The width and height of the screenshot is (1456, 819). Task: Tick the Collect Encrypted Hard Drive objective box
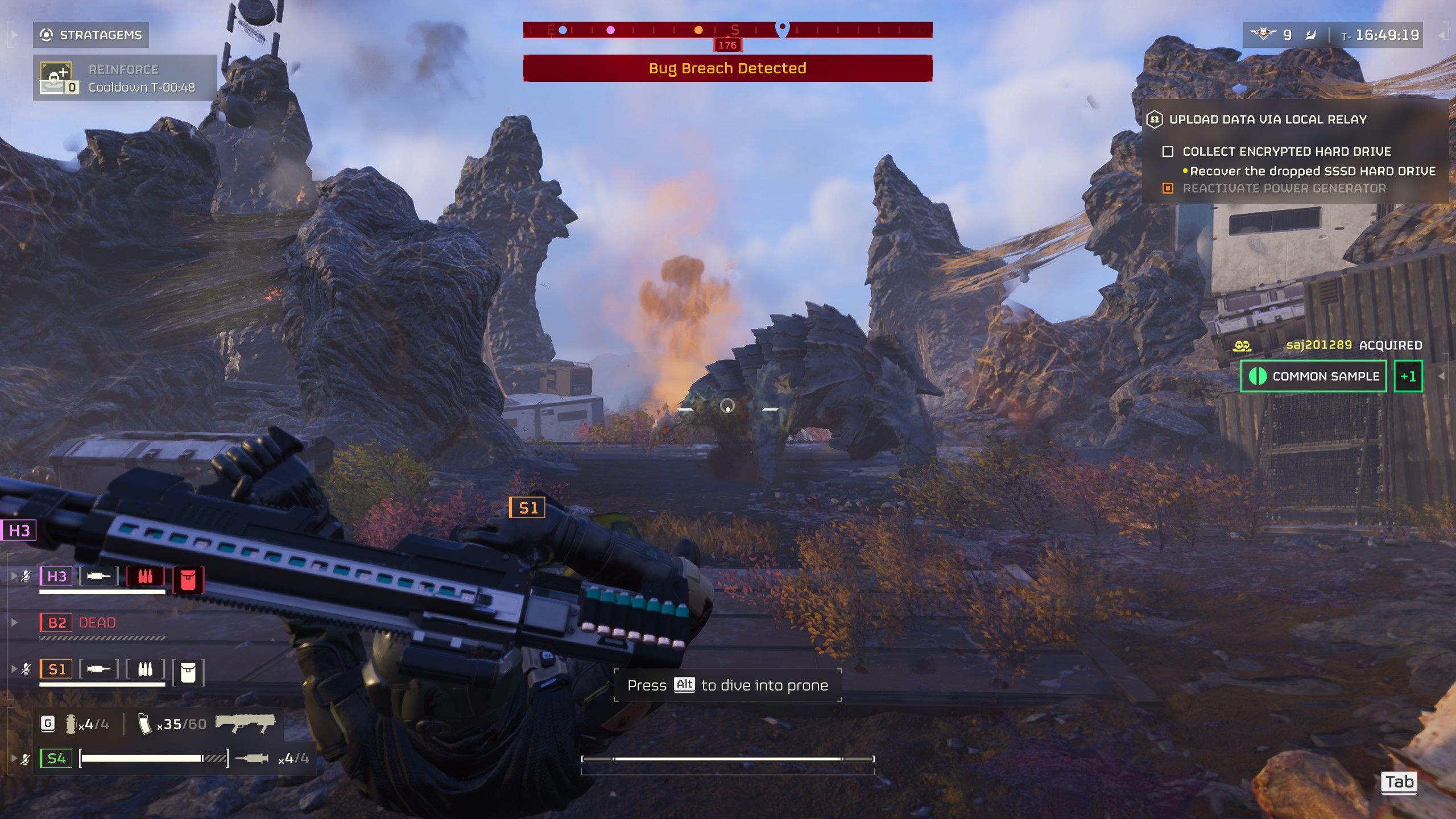pyautogui.click(x=1168, y=152)
